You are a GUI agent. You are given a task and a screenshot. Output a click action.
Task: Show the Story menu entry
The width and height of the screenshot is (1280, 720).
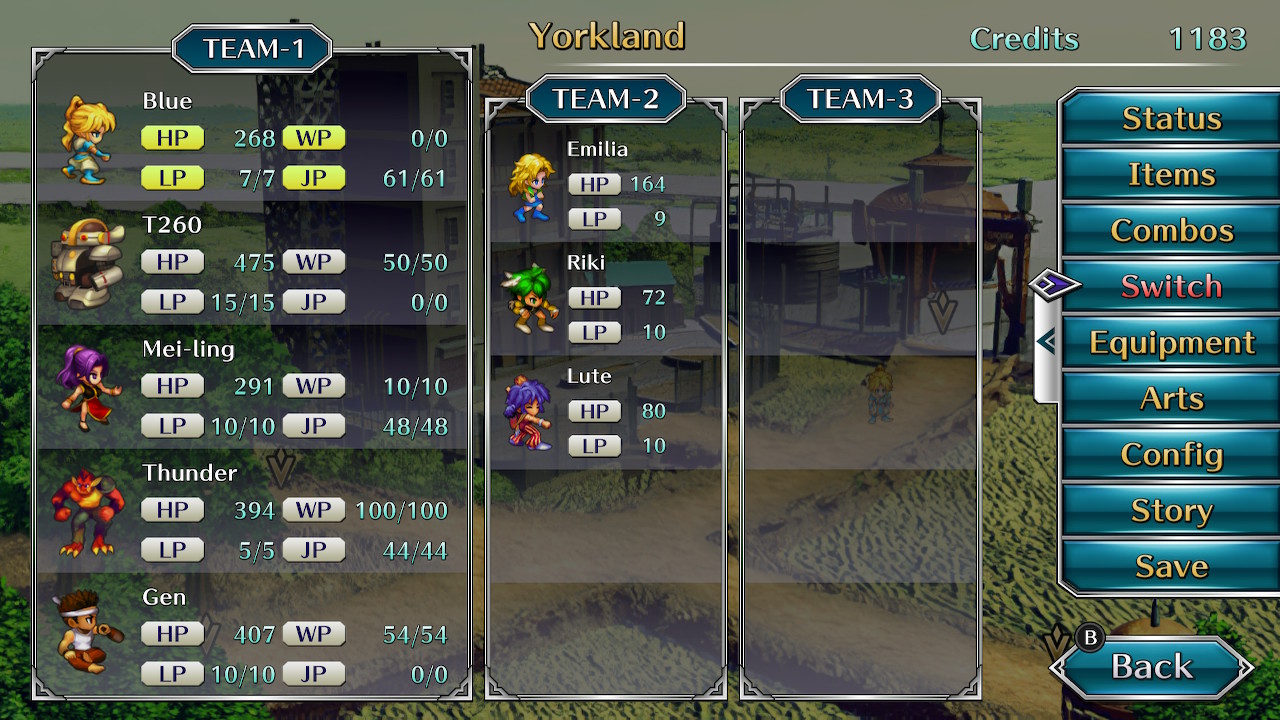1171,511
